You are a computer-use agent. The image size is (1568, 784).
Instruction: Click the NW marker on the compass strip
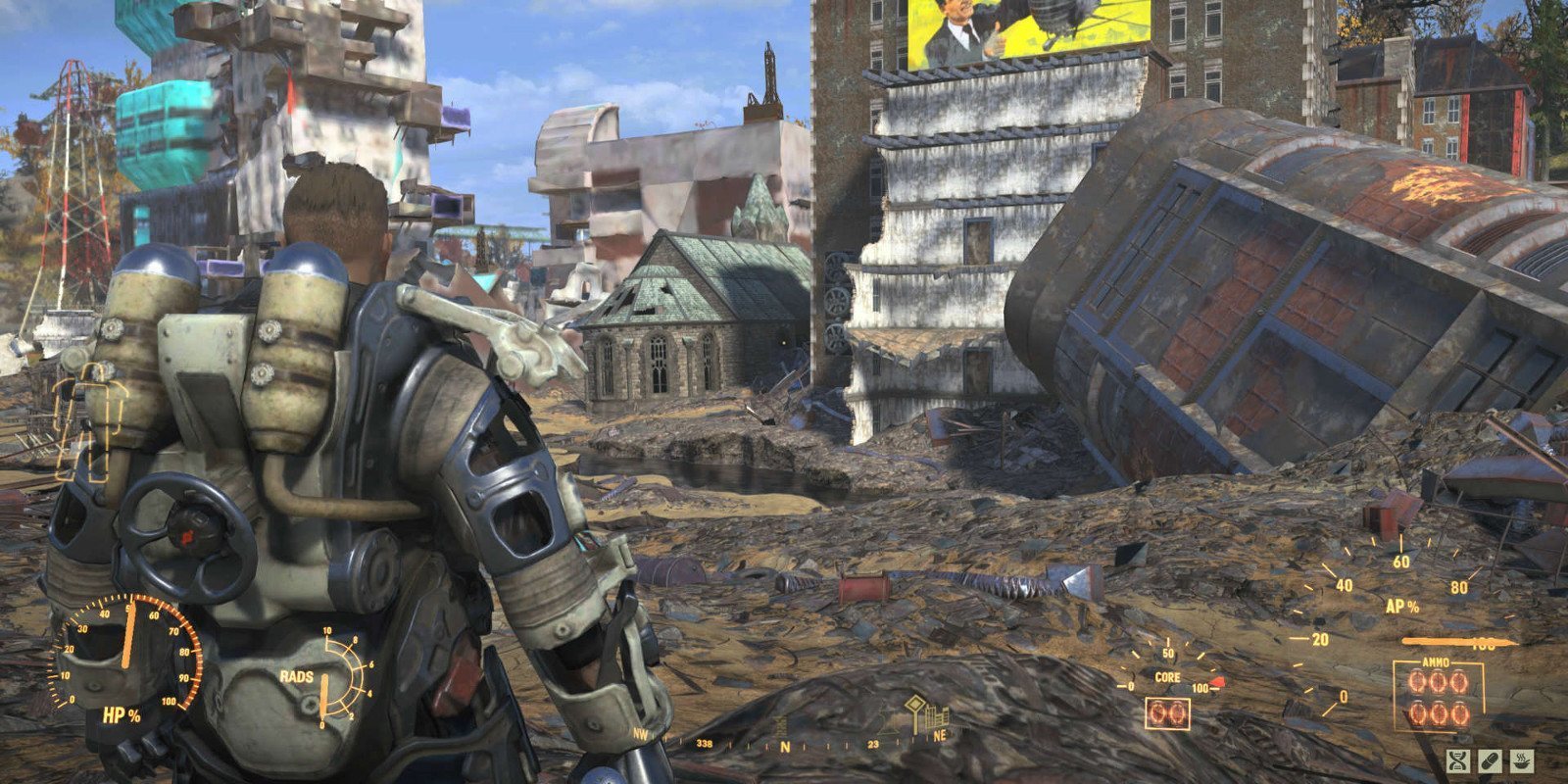[640, 733]
